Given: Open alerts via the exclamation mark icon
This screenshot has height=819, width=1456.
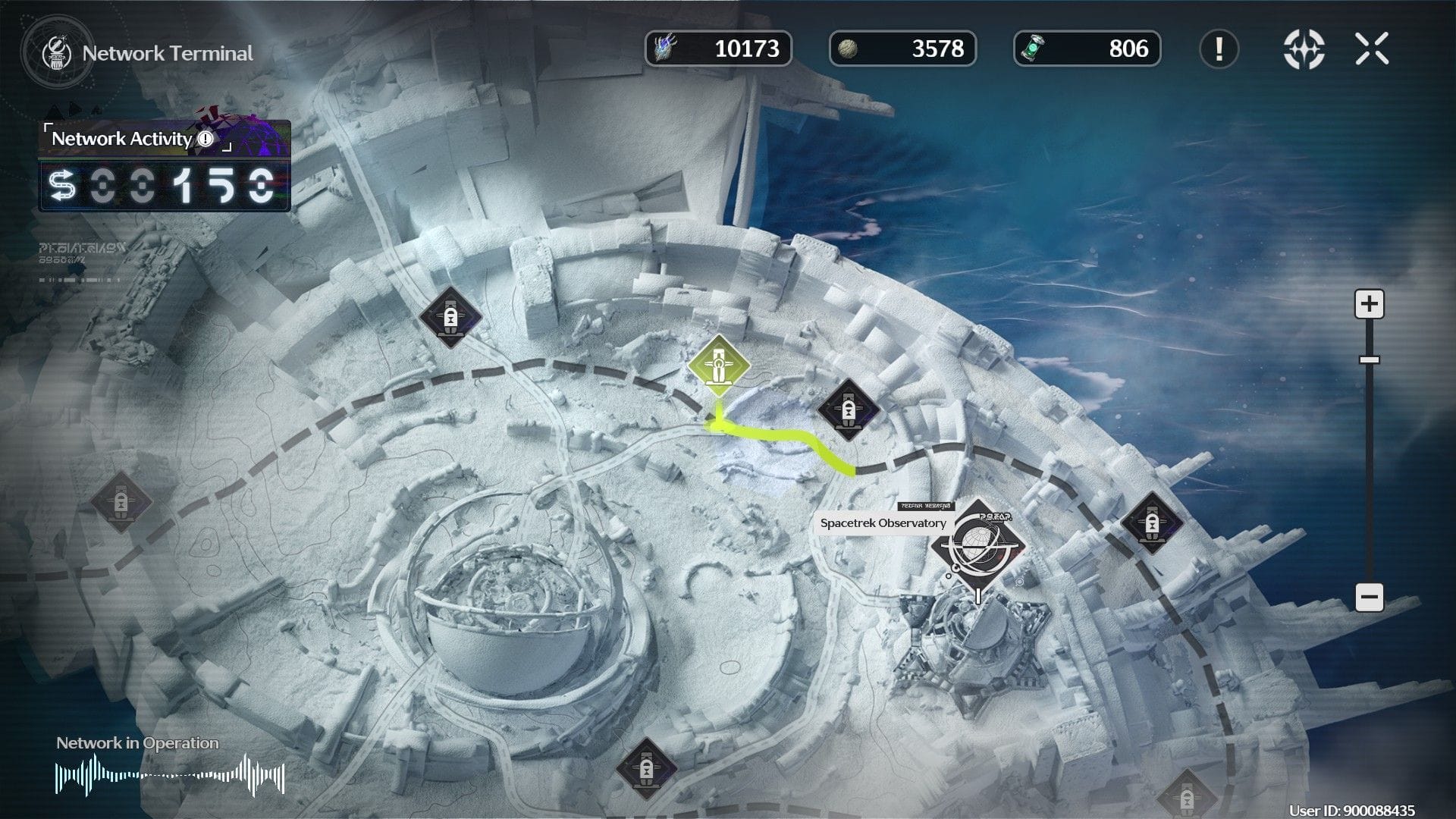Looking at the screenshot, I should point(1220,50).
